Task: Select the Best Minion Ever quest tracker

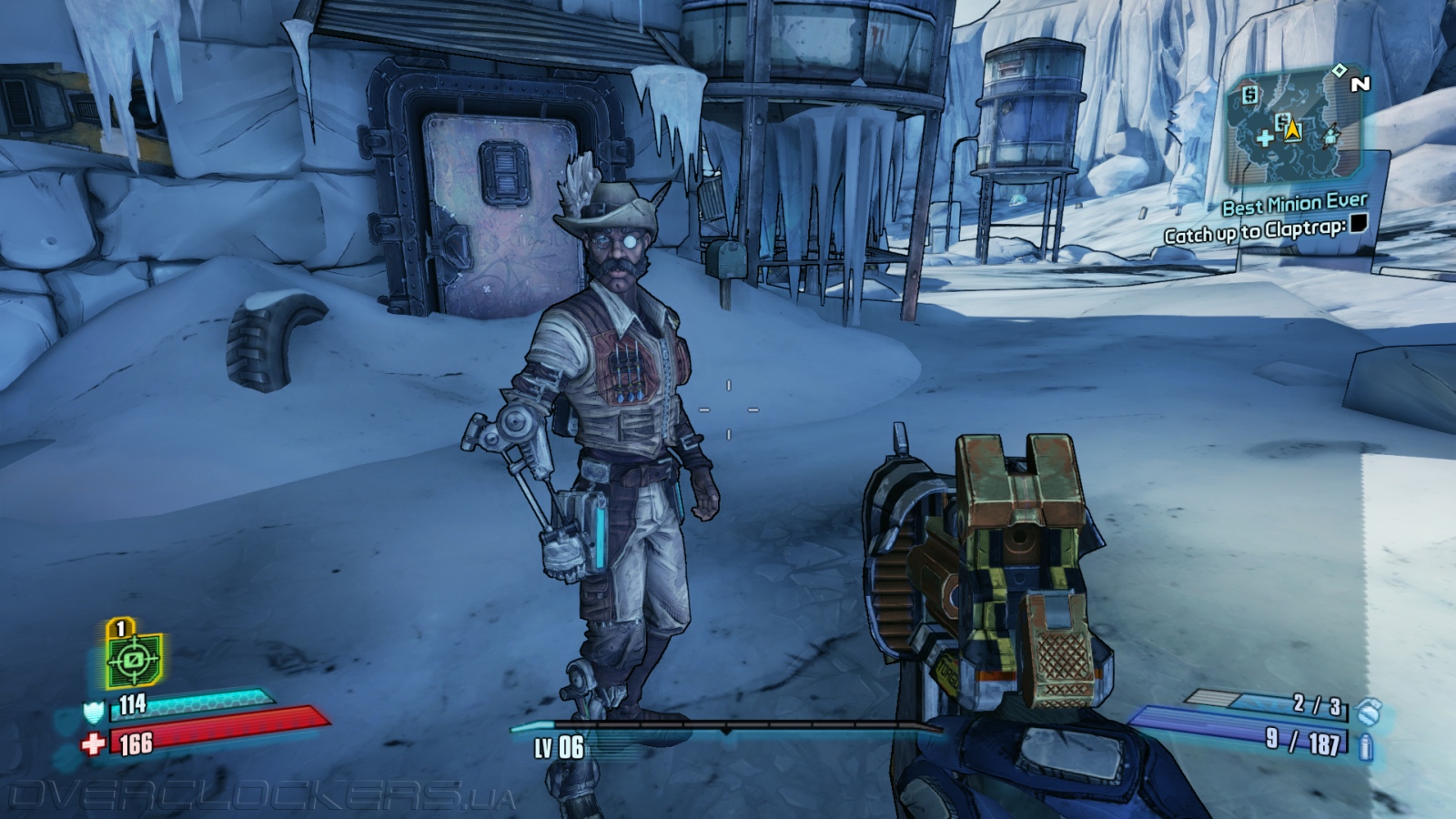Action: tap(1294, 204)
